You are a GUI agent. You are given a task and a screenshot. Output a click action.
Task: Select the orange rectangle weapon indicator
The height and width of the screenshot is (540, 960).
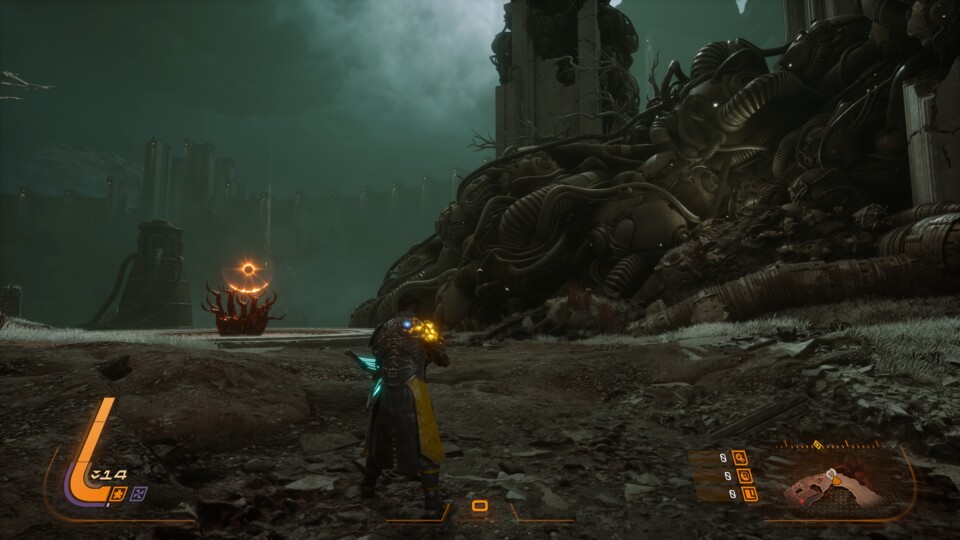(x=480, y=506)
